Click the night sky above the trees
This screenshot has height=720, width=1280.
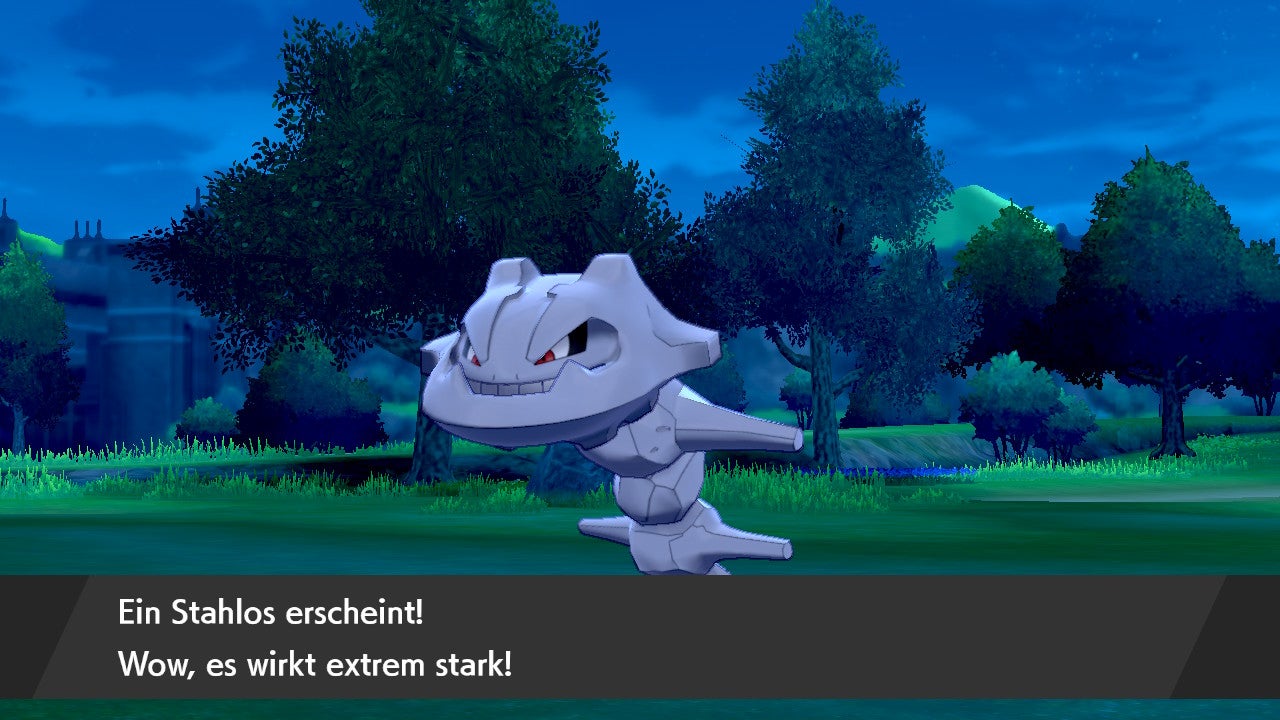coord(1050,50)
